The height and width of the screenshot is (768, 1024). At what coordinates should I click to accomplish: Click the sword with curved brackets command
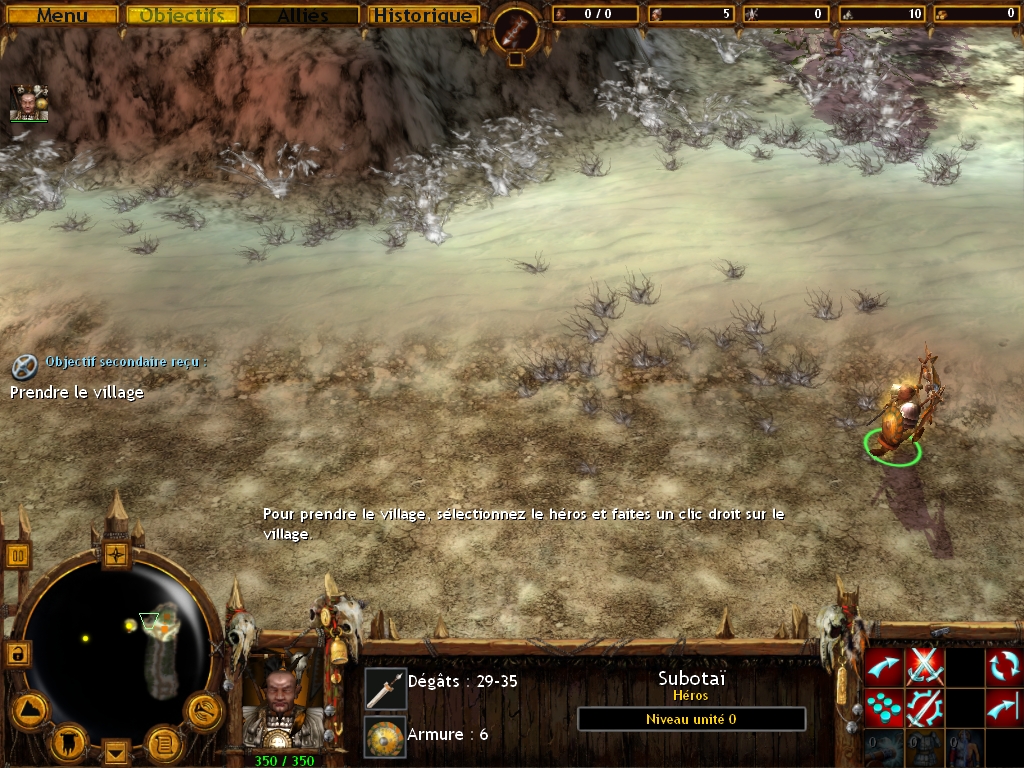[x=924, y=706]
